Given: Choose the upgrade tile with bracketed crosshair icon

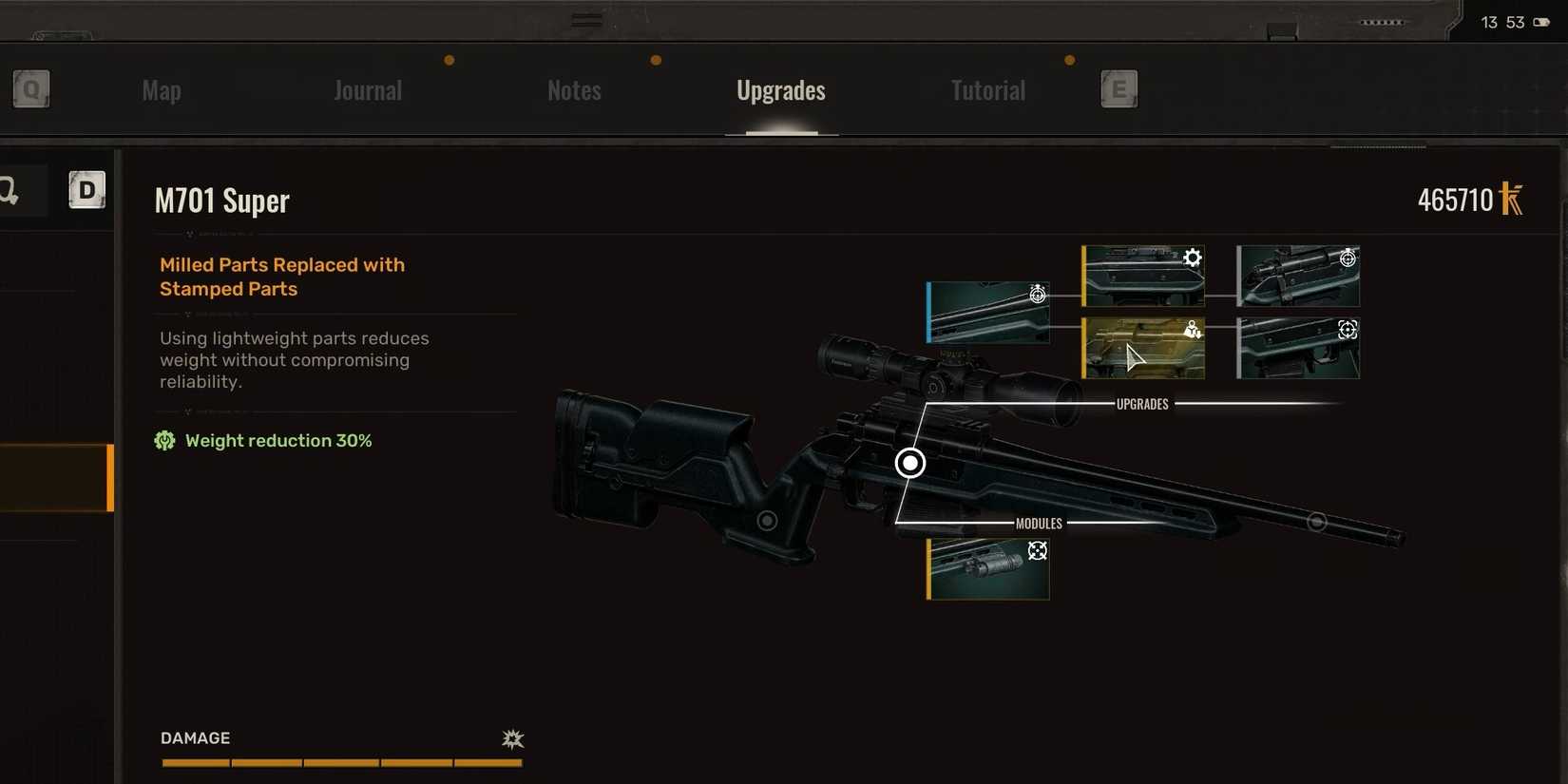Looking at the screenshot, I should [x=1298, y=348].
